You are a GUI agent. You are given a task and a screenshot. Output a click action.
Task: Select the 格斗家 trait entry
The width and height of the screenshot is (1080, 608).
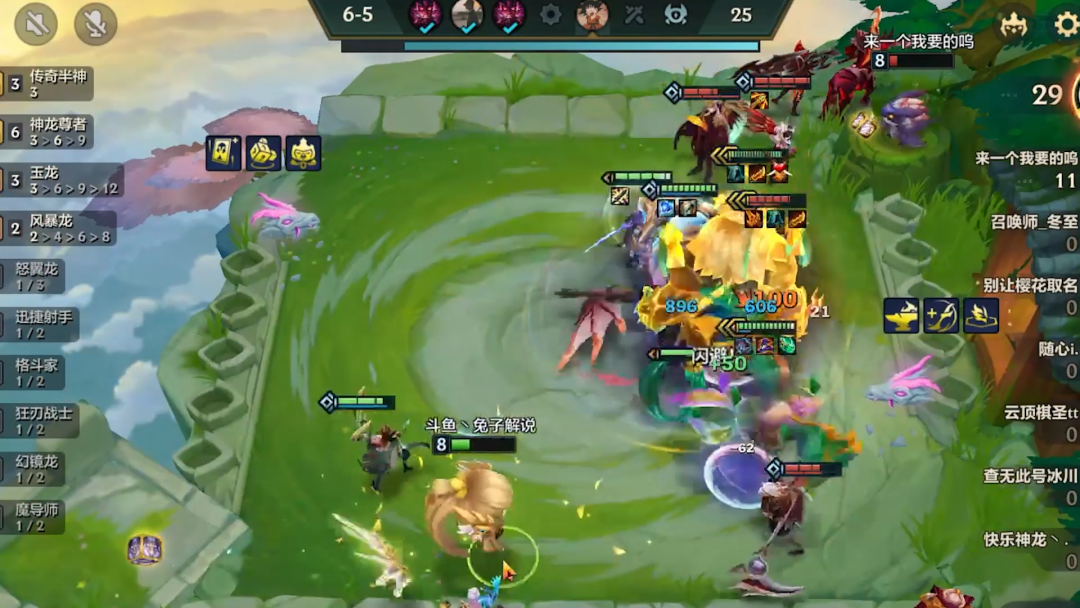coord(41,372)
